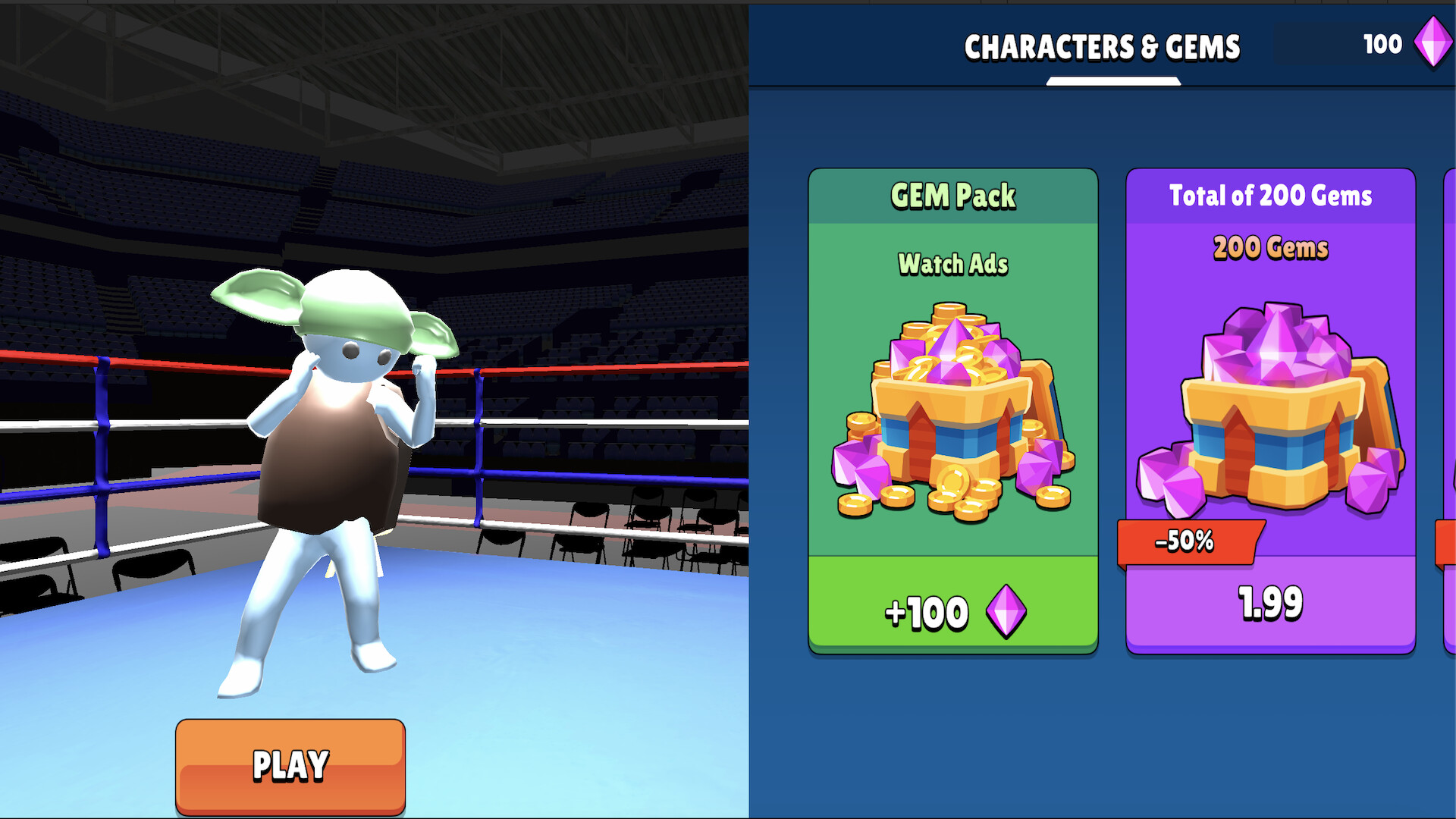This screenshot has height=819, width=1456.
Task: Open the CHARACTERS & GEMS tab
Action: pos(1103,45)
